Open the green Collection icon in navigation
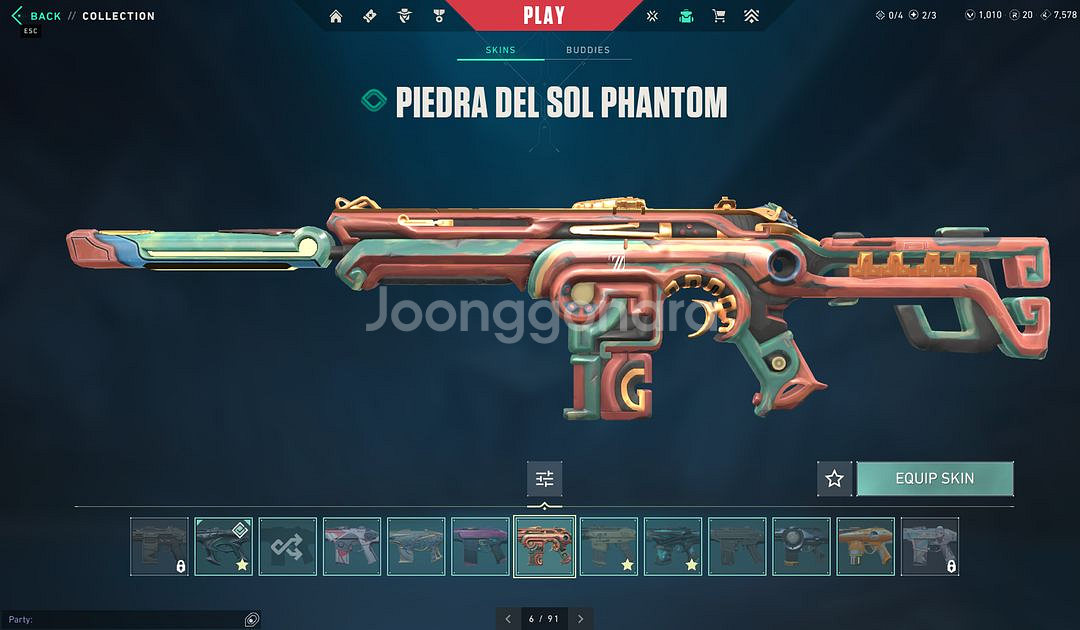This screenshot has height=630, width=1080. [x=686, y=16]
